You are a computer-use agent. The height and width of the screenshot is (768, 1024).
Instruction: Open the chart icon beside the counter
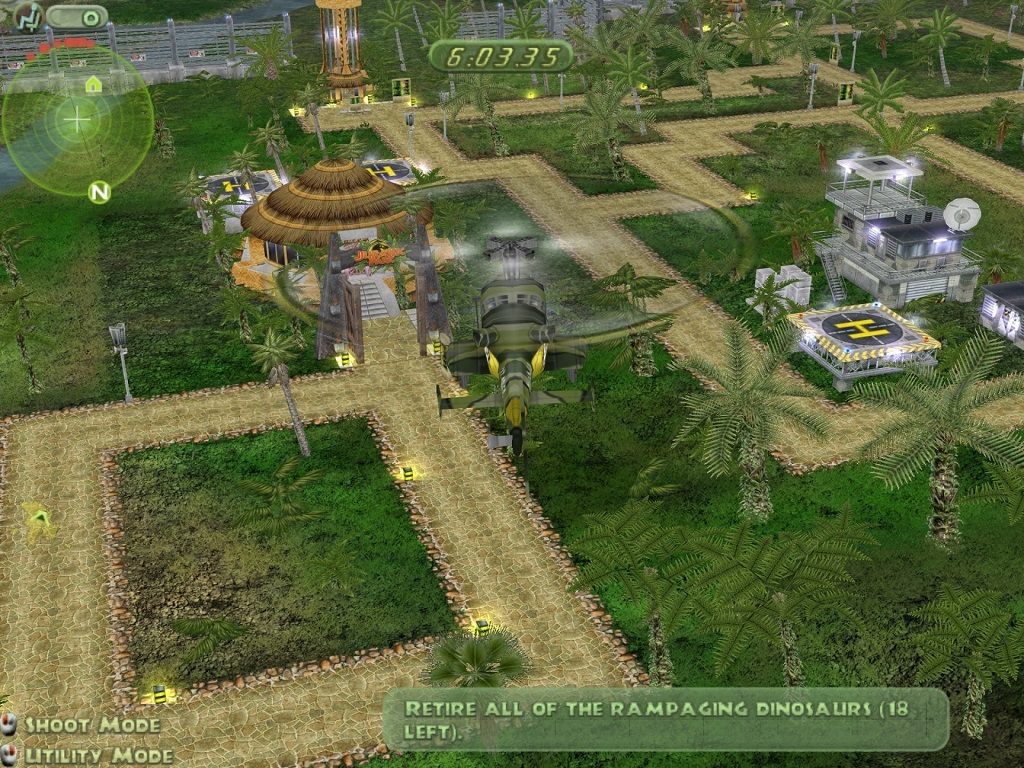[x=27, y=16]
